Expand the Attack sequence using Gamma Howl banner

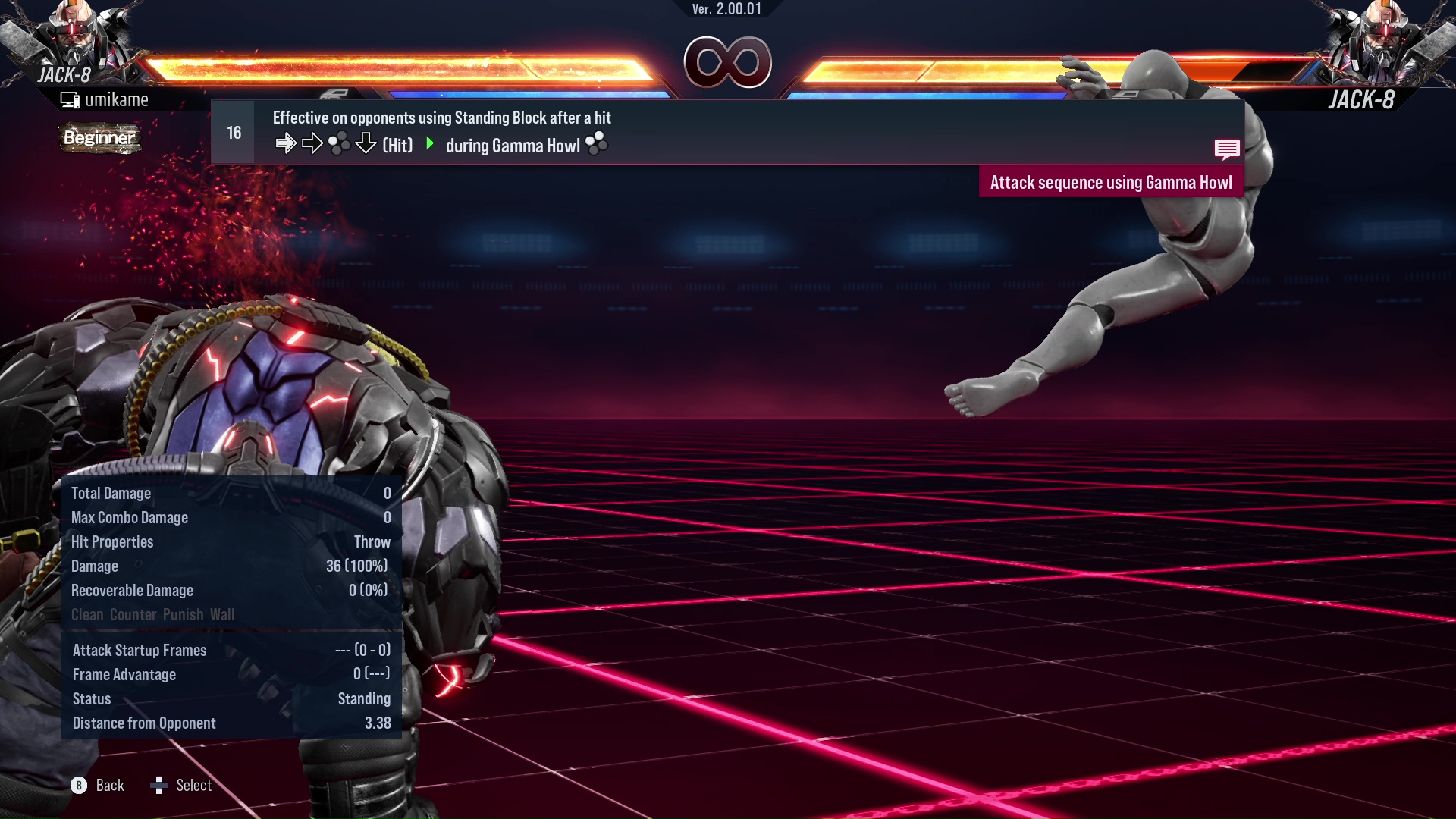[x=1111, y=181]
